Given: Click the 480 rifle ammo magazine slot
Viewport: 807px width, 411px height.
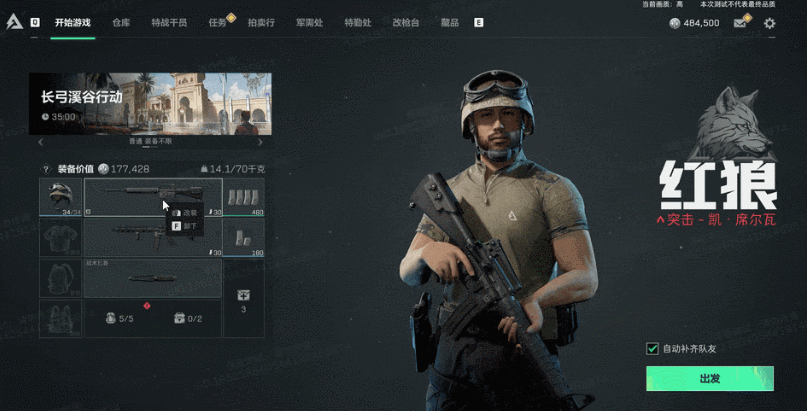Looking at the screenshot, I should (244, 197).
